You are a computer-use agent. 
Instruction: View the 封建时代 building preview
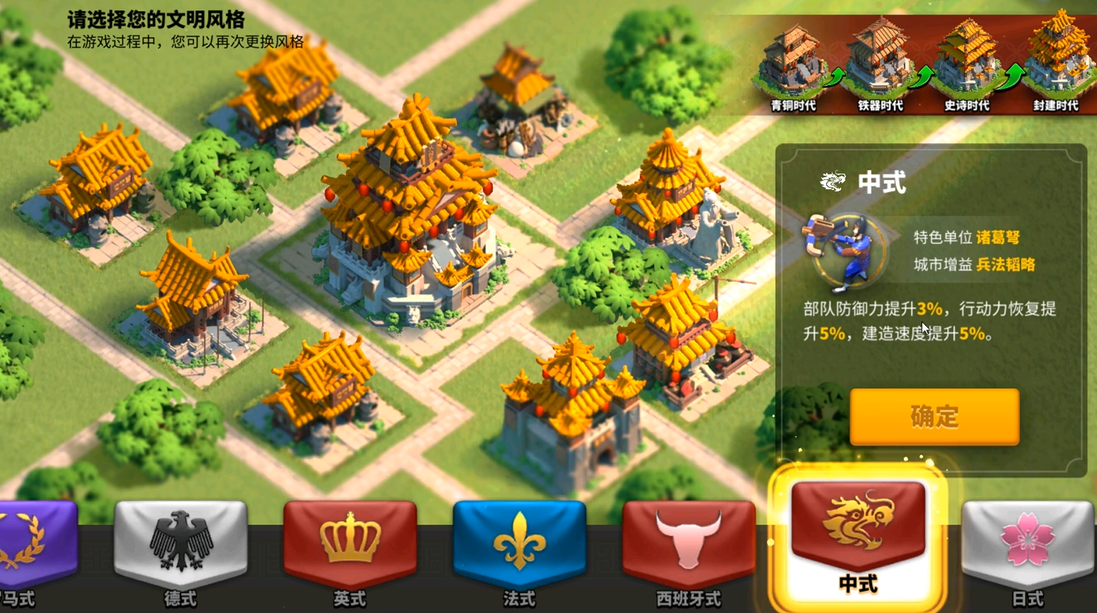coord(1055,58)
